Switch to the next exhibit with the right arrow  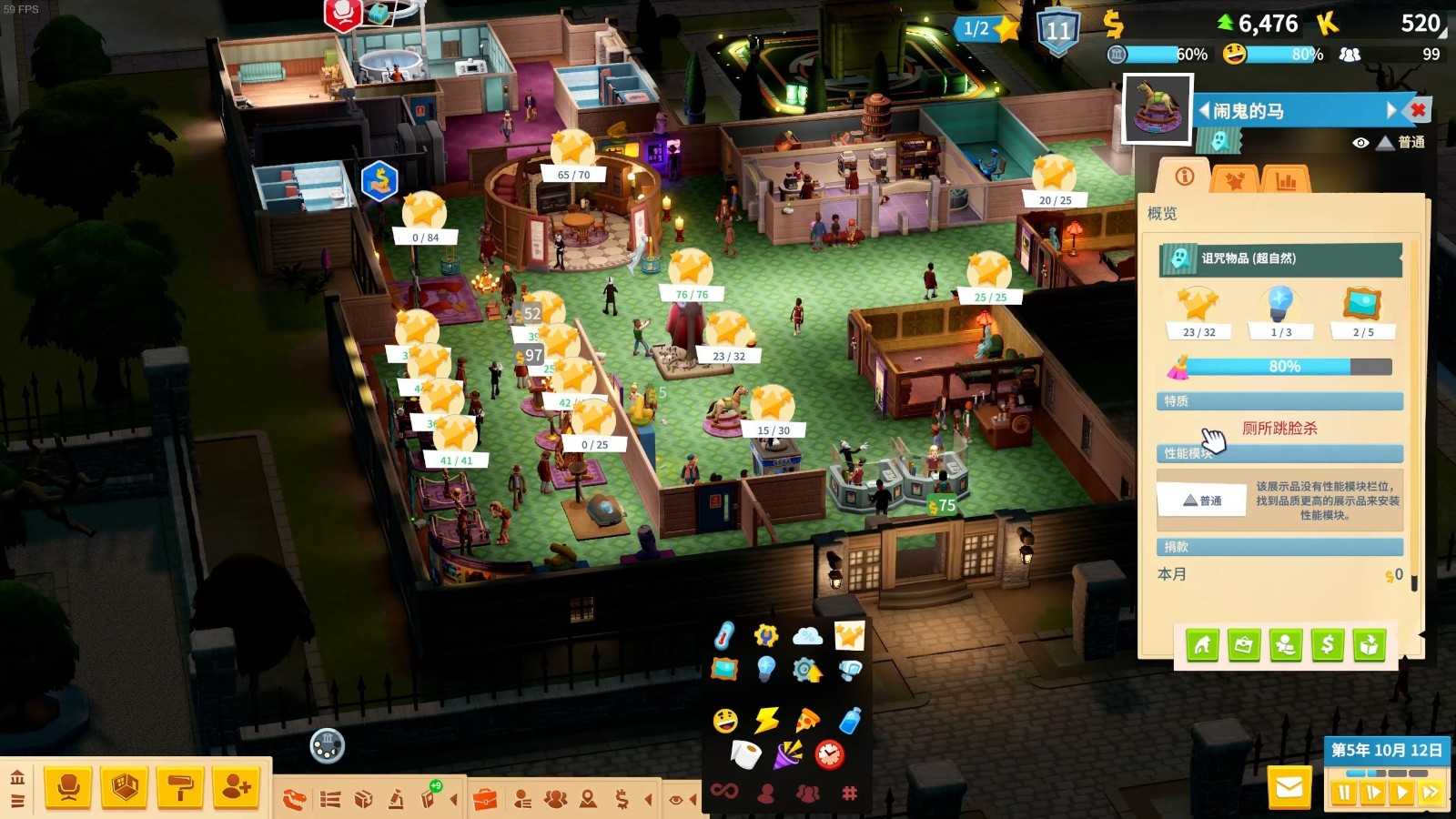(x=1390, y=110)
